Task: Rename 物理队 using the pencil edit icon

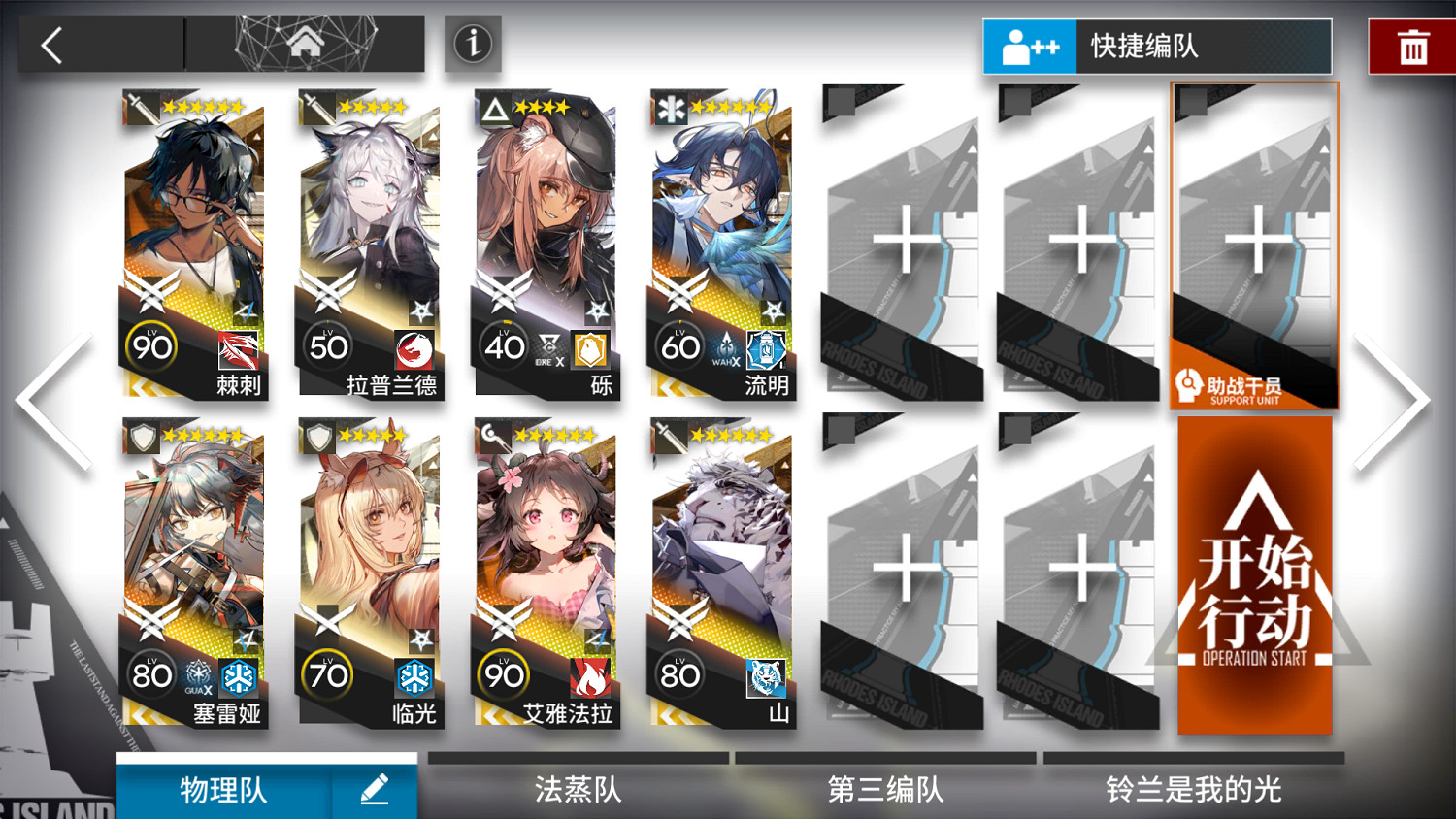Action: click(376, 790)
